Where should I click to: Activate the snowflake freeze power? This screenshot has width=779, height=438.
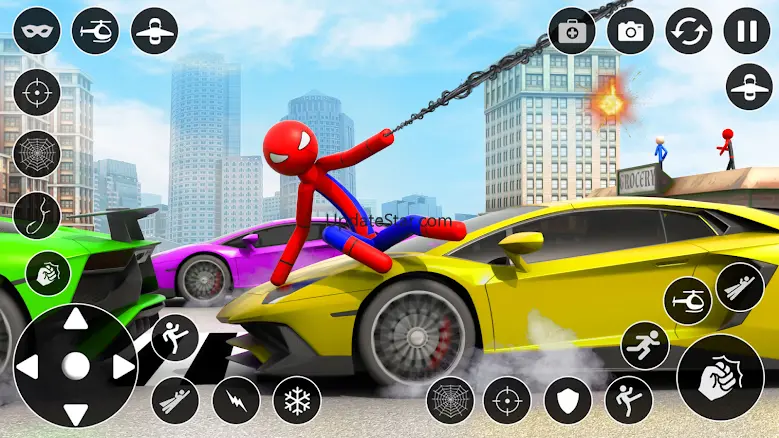point(297,400)
